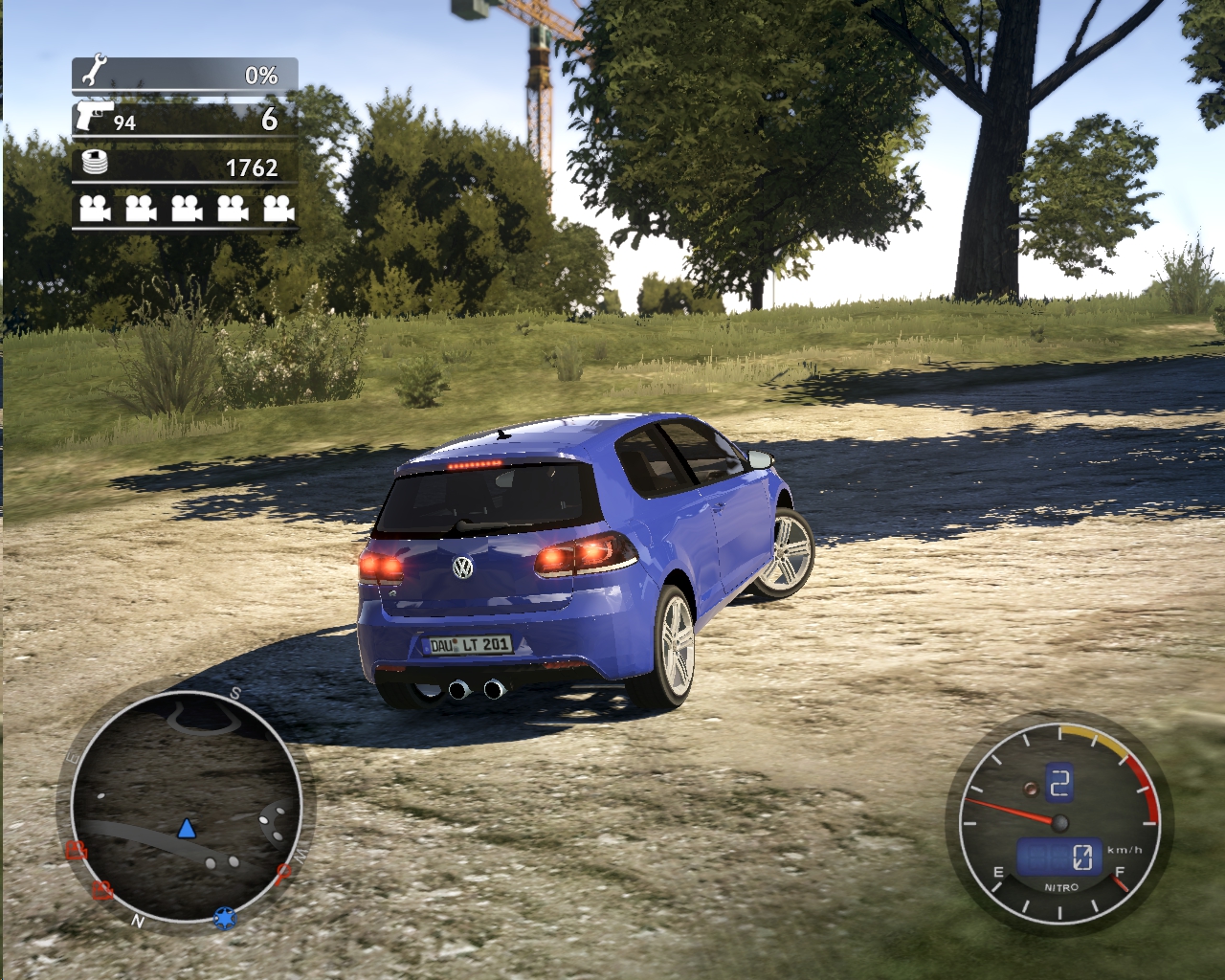Viewport: 1225px width, 980px height.
Task: Click the circular minimap
Action: tap(187, 809)
